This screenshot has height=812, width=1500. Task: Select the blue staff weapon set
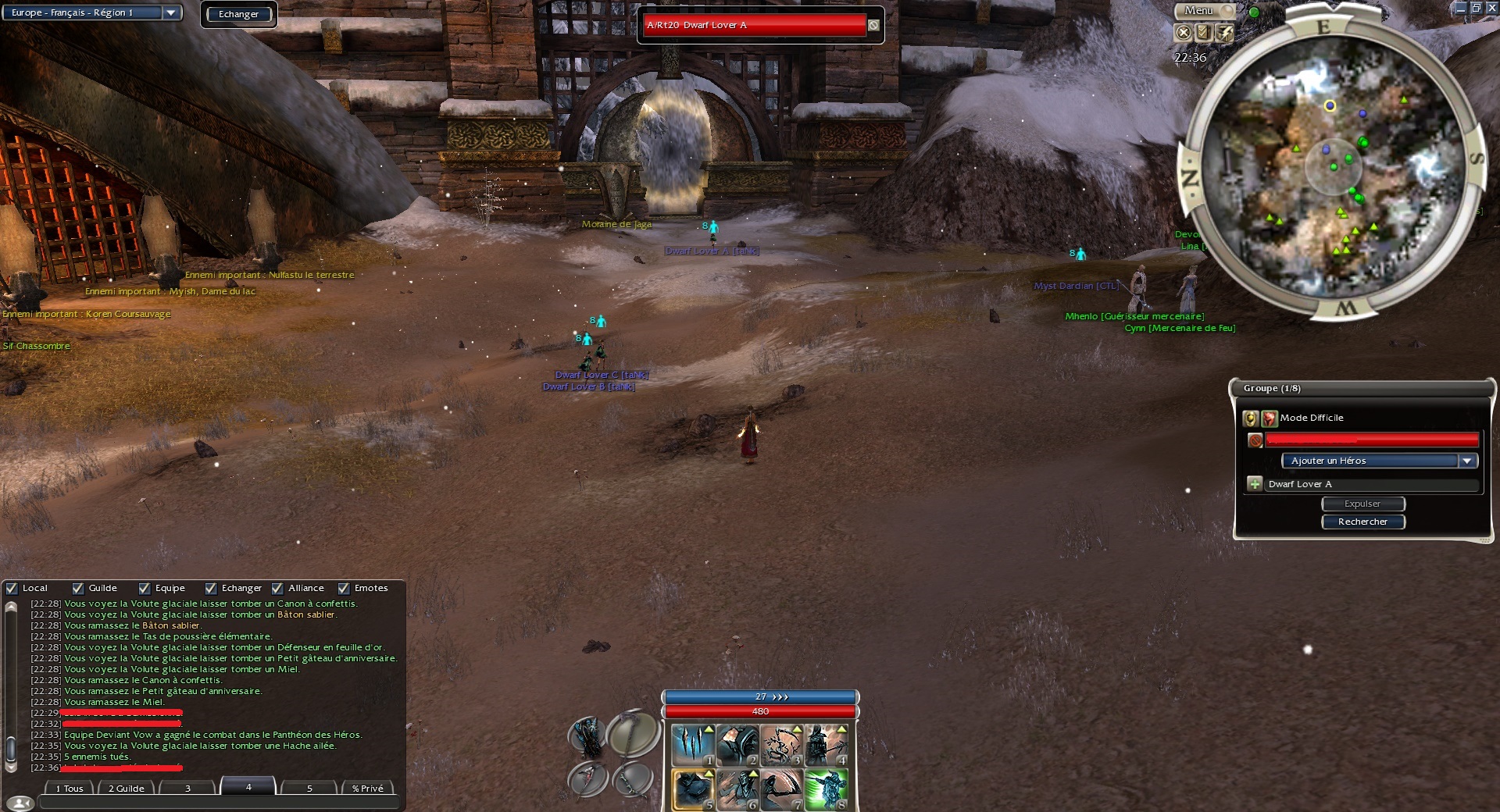(587, 735)
